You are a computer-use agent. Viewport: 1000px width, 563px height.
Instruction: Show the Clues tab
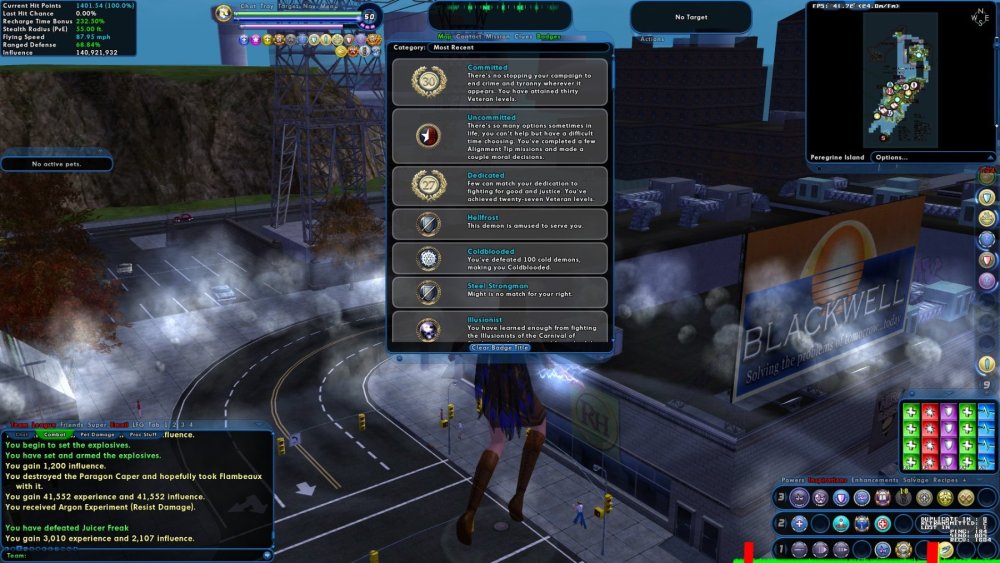523,35
